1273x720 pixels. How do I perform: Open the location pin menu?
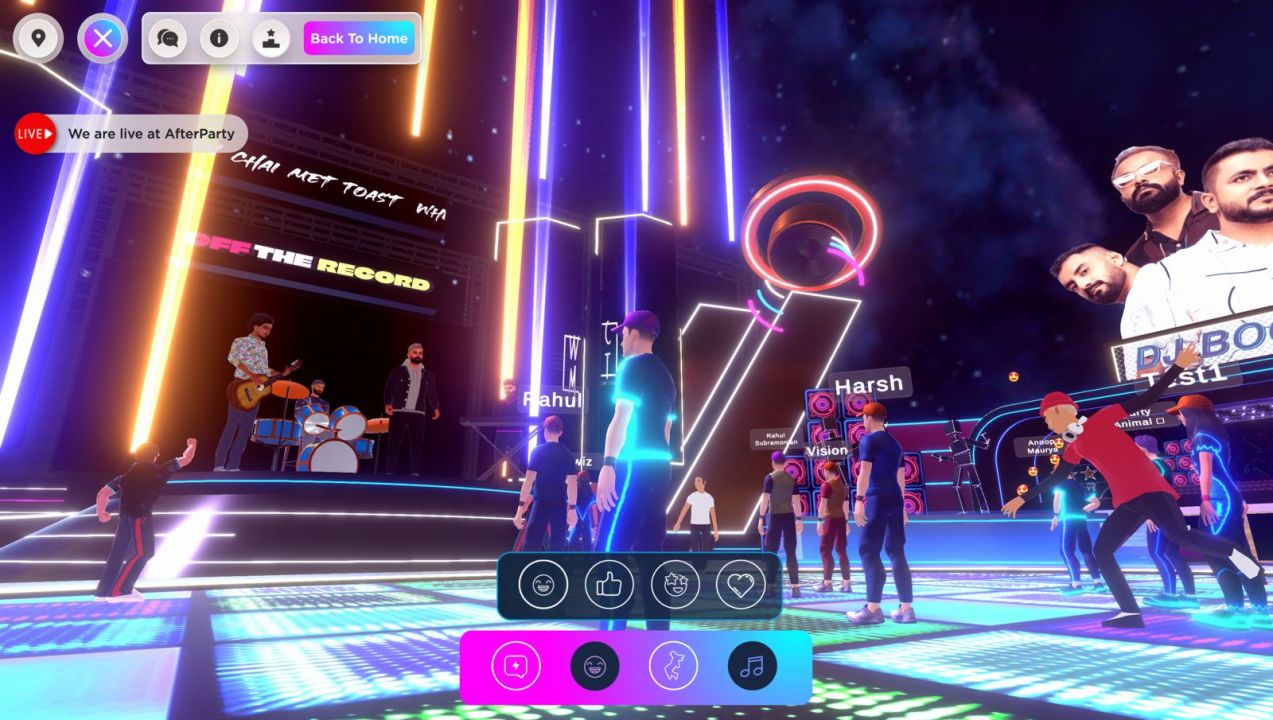(38, 39)
